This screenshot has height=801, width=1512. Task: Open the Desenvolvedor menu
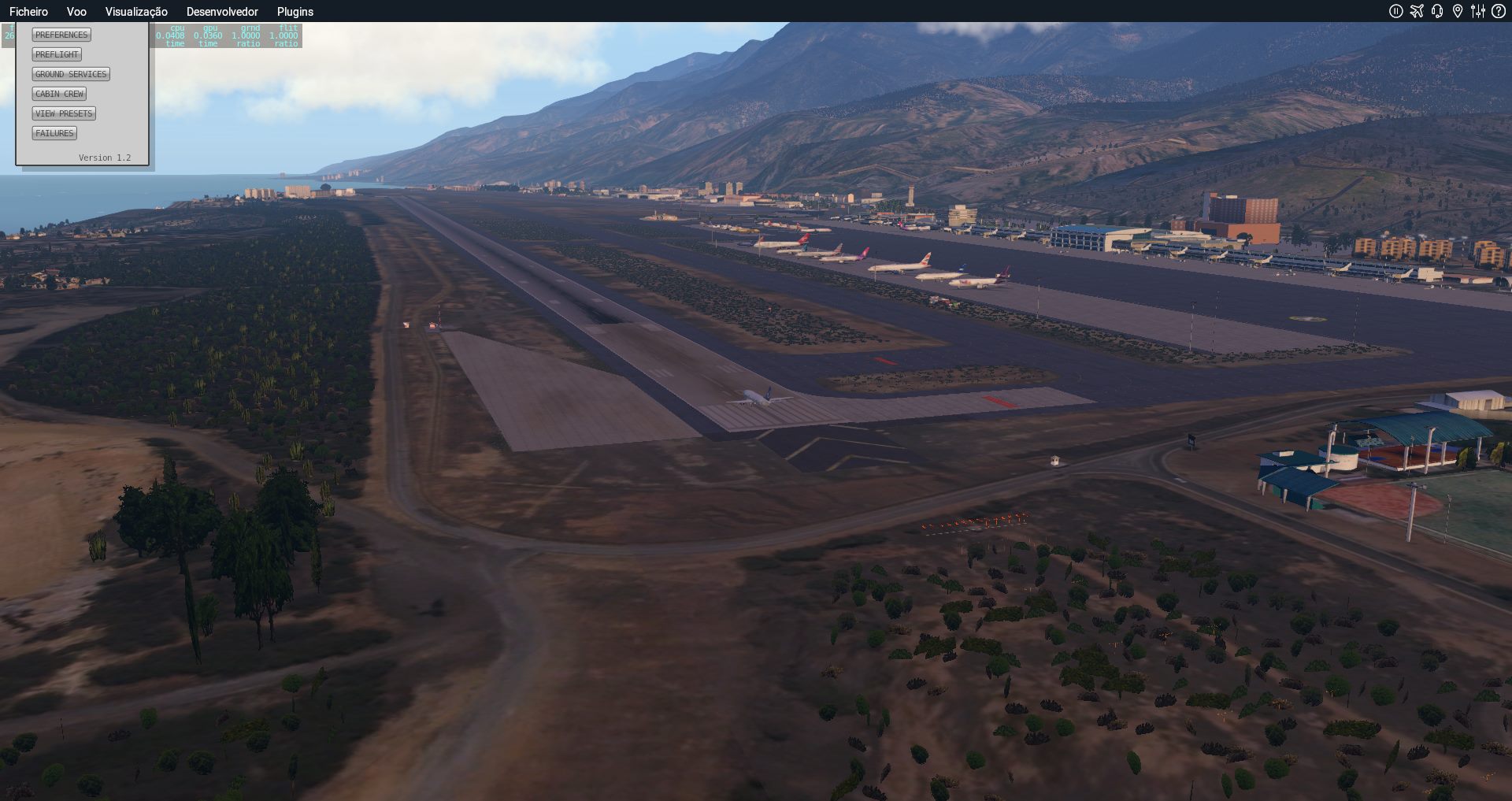[222, 12]
